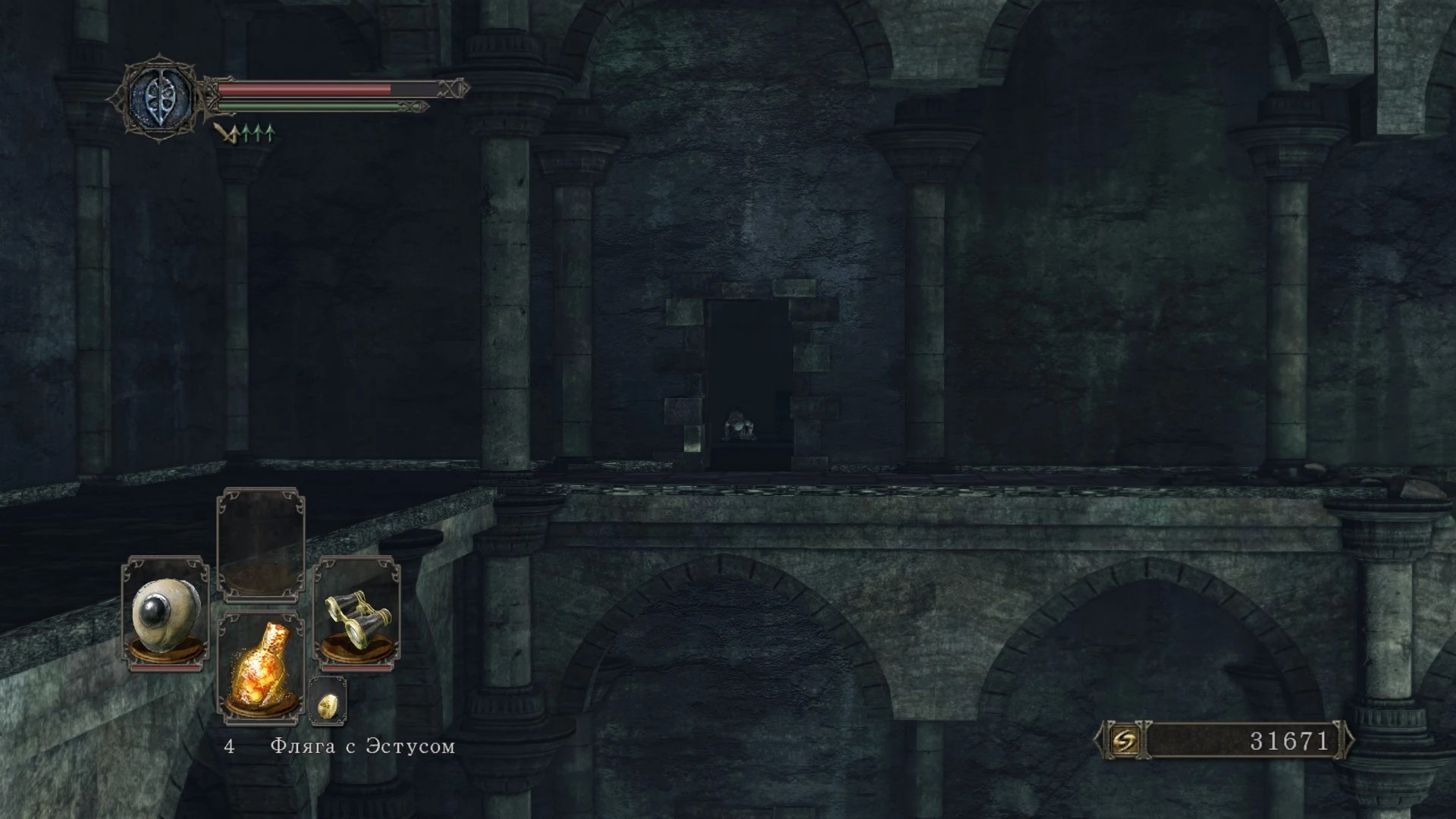
Task: Select the Estus Flask item slot
Action: pos(261,666)
